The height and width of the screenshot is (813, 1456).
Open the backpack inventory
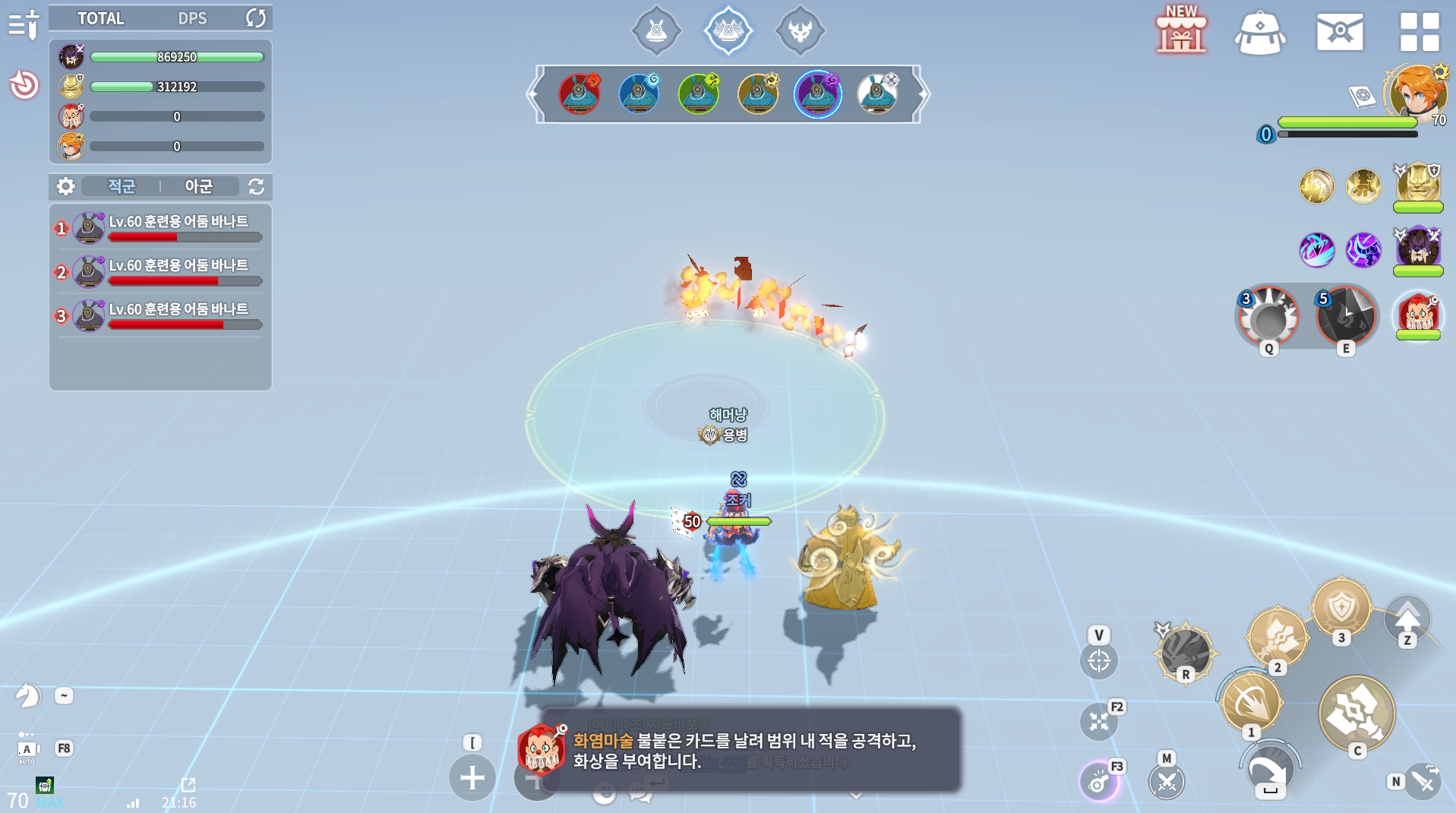(1260, 33)
